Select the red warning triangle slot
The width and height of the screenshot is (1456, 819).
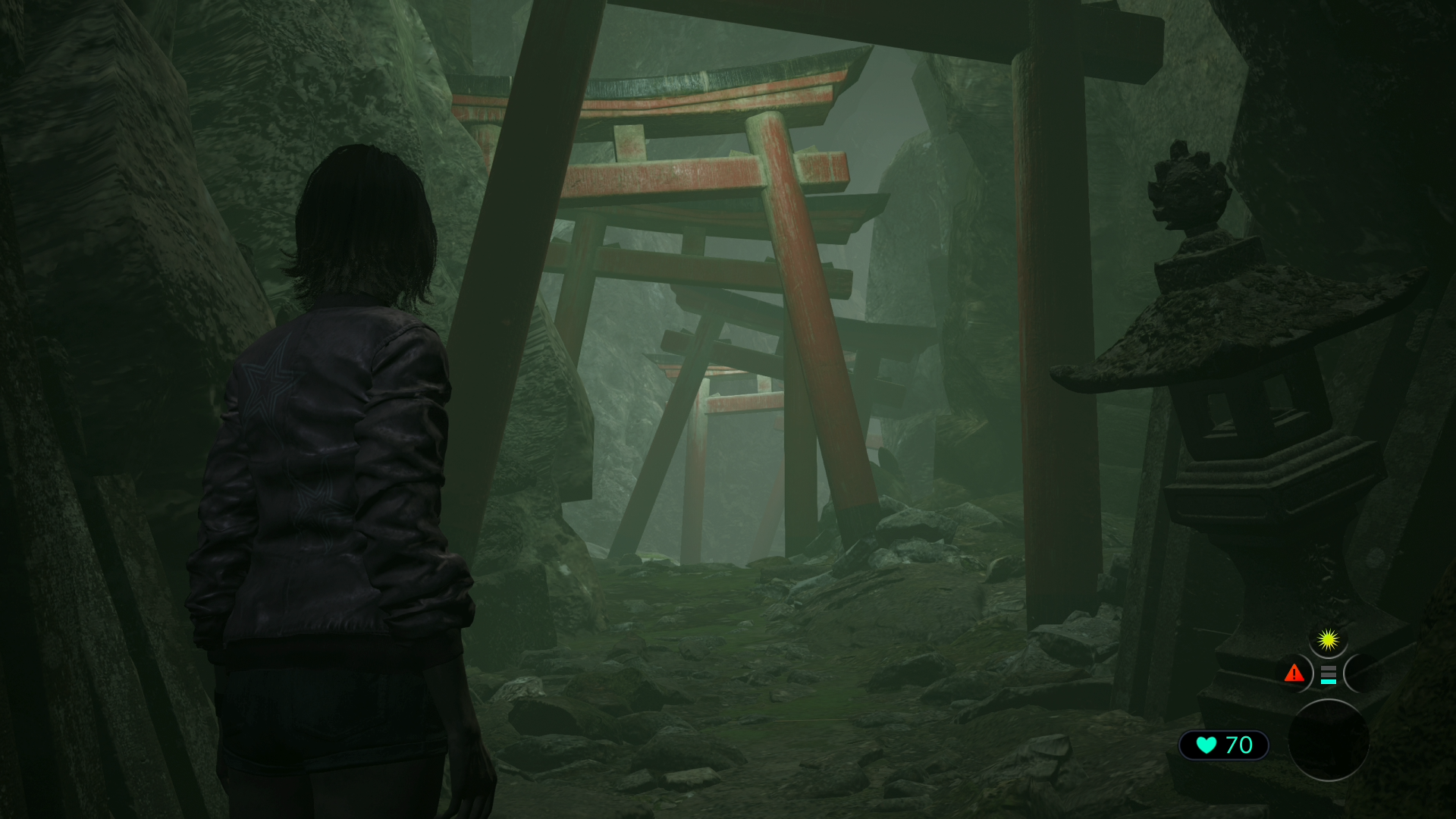(1294, 673)
